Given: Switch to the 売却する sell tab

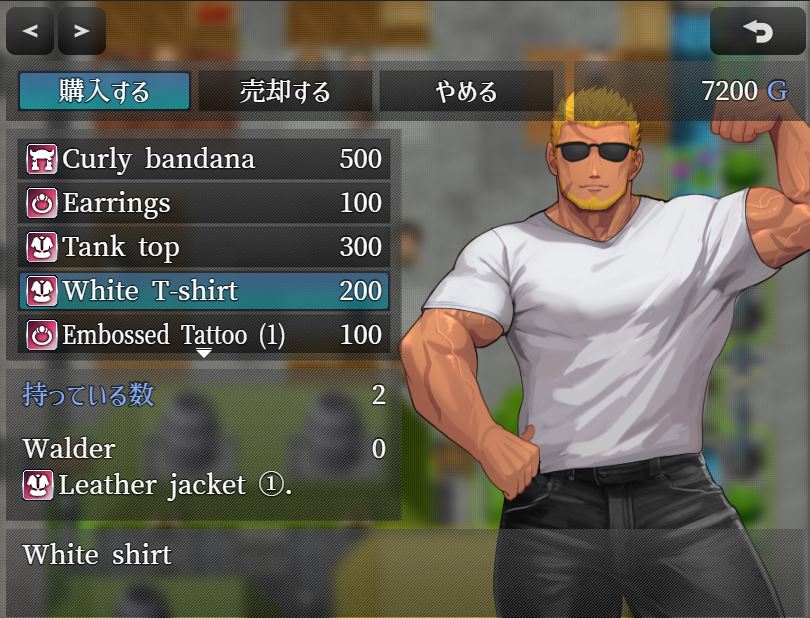Looking at the screenshot, I should pyautogui.click(x=285, y=92).
